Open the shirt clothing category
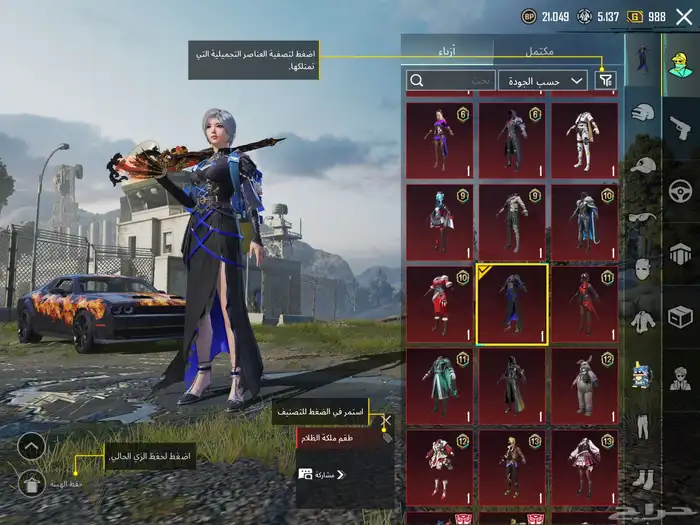 click(x=642, y=320)
